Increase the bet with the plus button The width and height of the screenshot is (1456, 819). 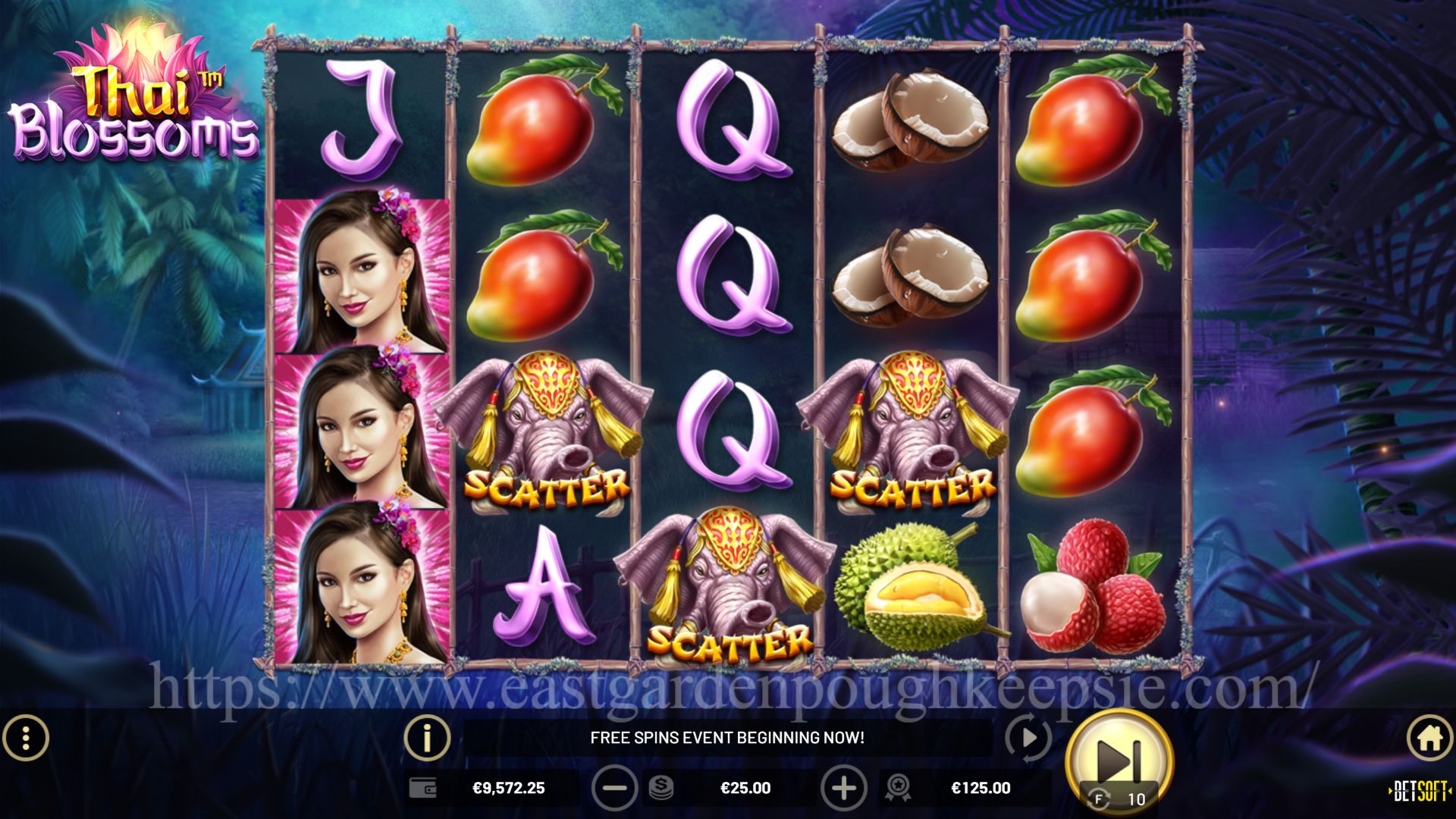click(843, 789)
